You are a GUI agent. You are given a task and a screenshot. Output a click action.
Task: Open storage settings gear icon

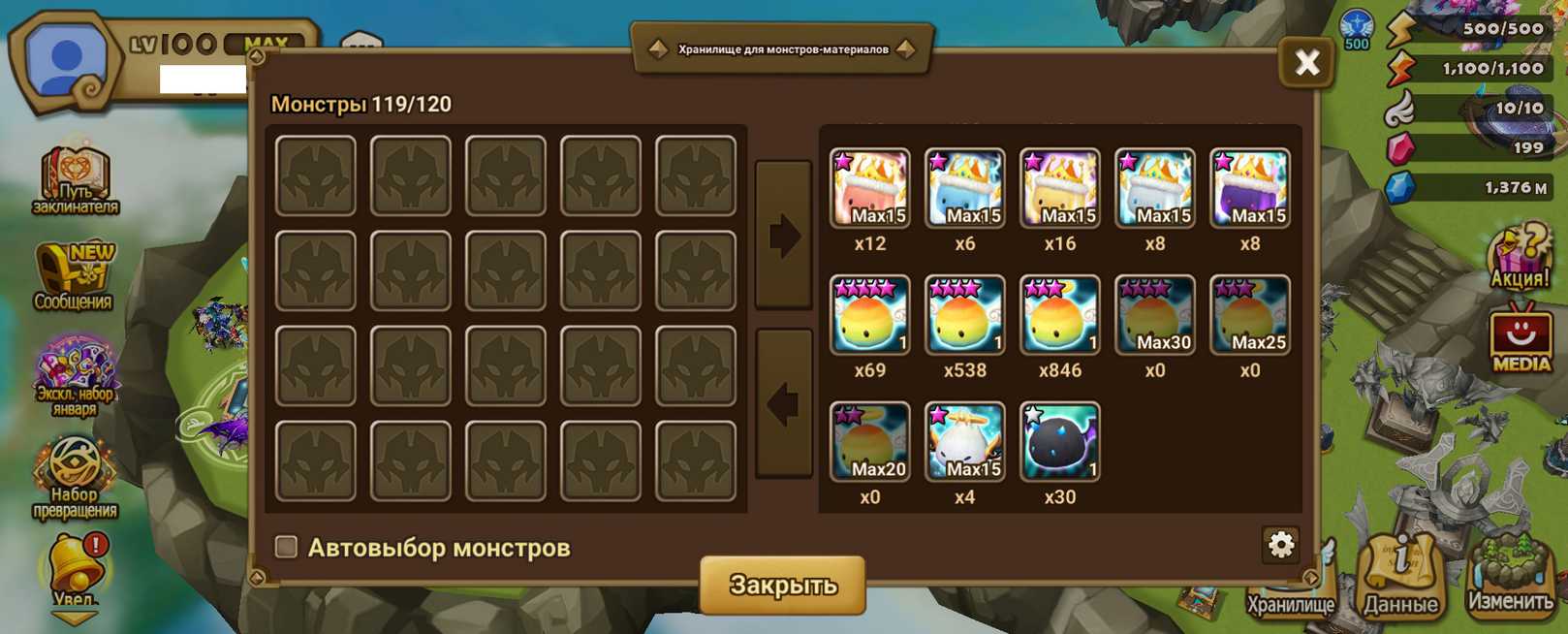[x=1280, y=545]
